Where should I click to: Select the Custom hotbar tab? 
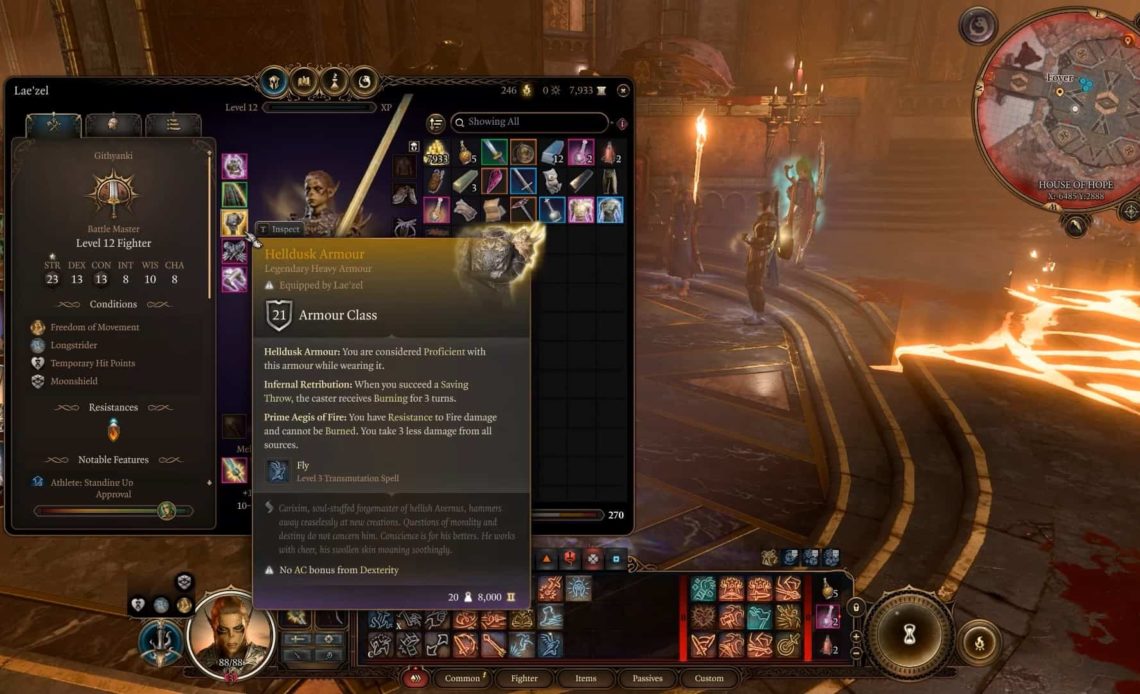tap(709, 678)
